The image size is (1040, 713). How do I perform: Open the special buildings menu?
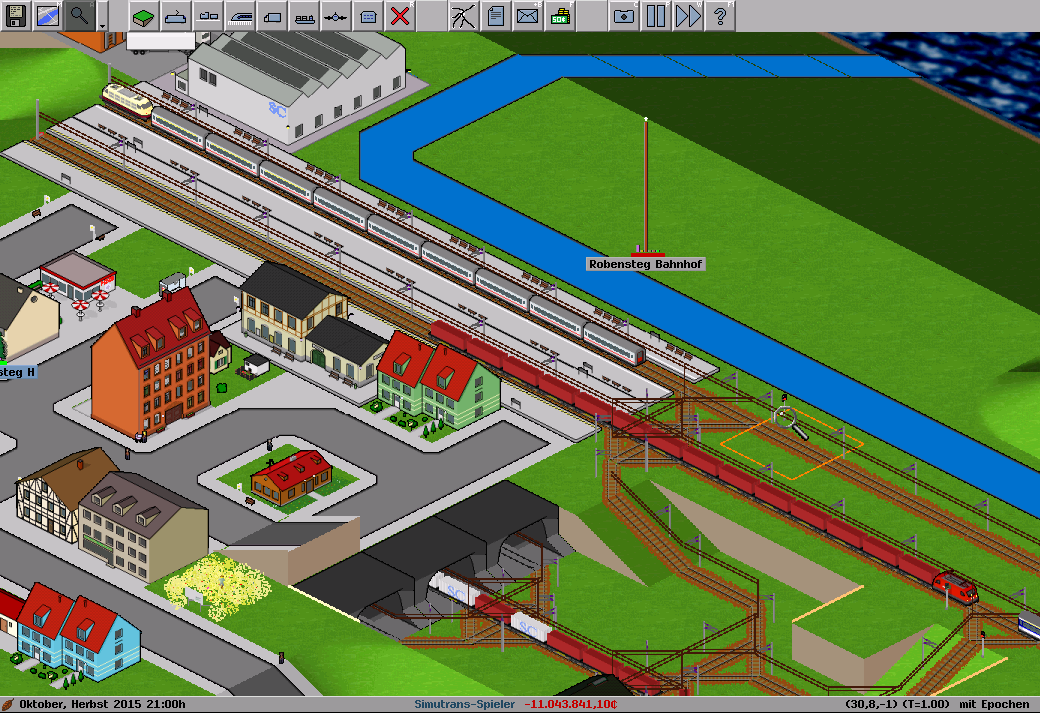tap(368, 15)
